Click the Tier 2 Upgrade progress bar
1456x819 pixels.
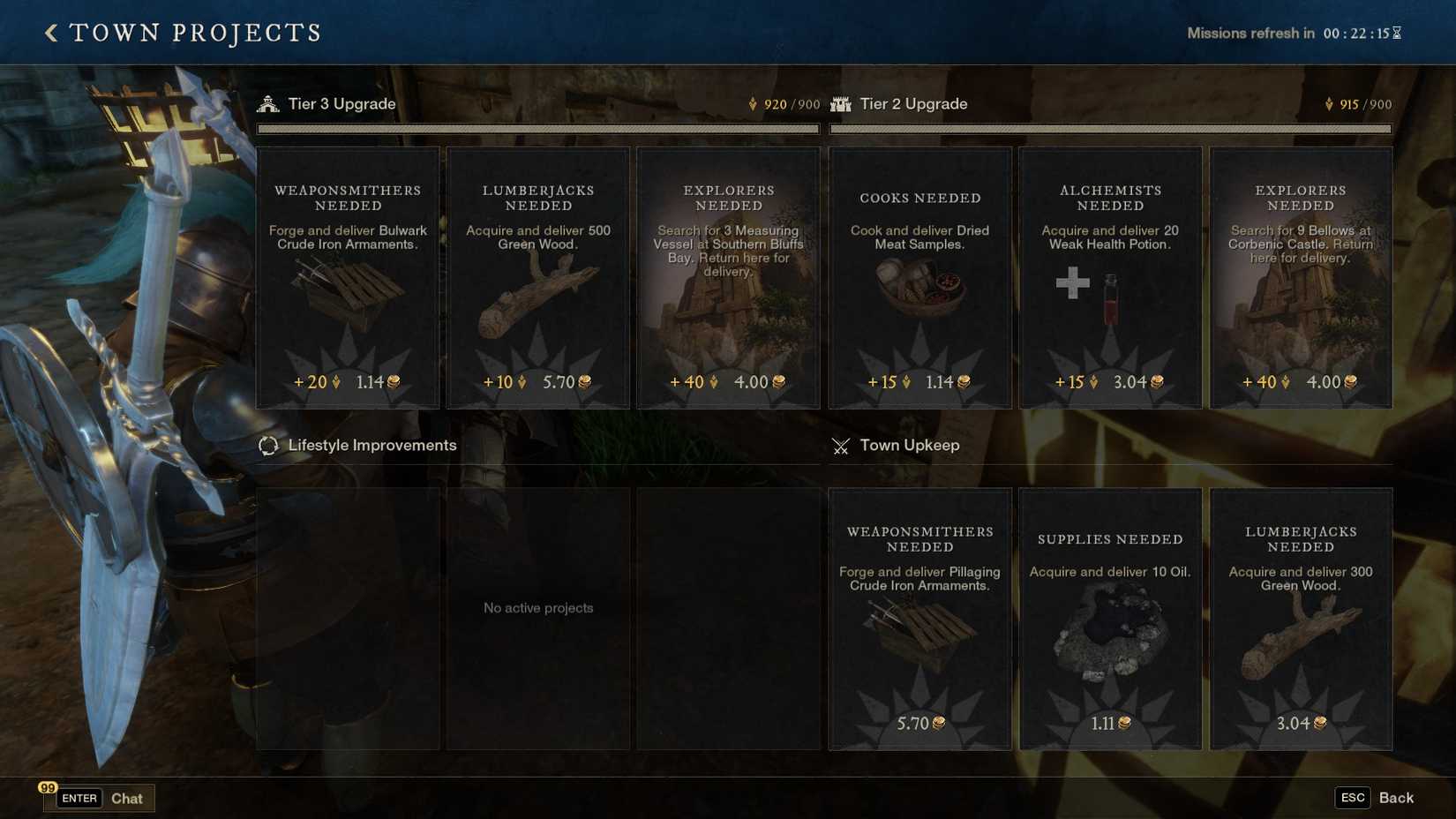[1110, 129]
